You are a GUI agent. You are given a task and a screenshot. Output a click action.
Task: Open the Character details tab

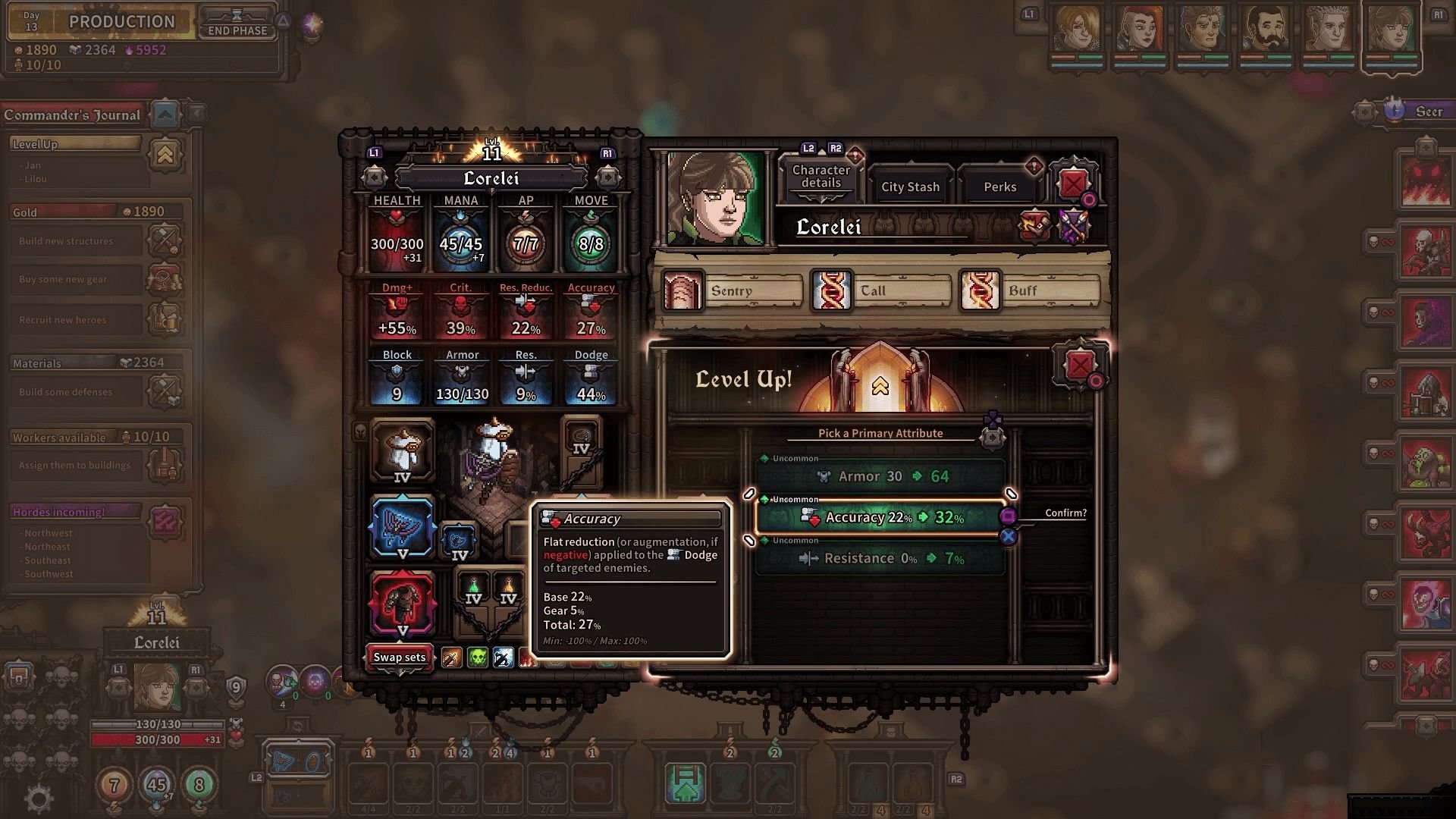821,177
